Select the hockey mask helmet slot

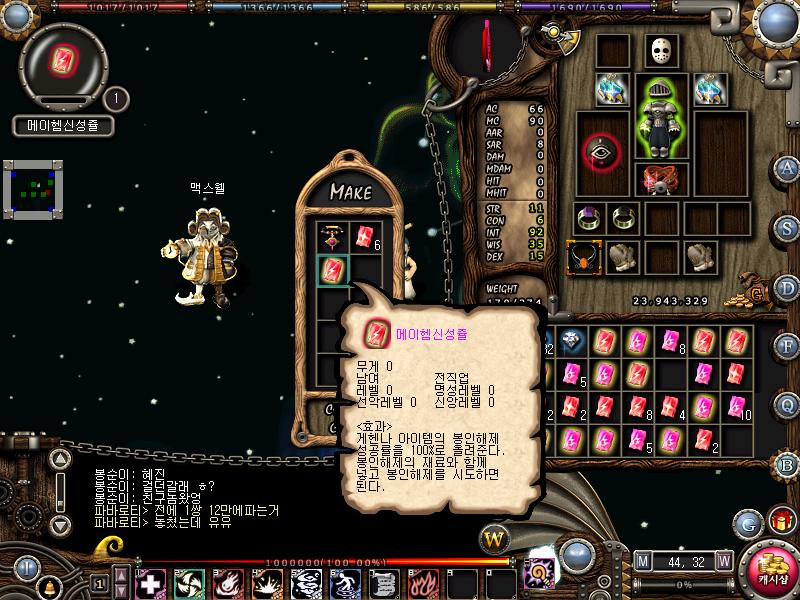[661, 52]
